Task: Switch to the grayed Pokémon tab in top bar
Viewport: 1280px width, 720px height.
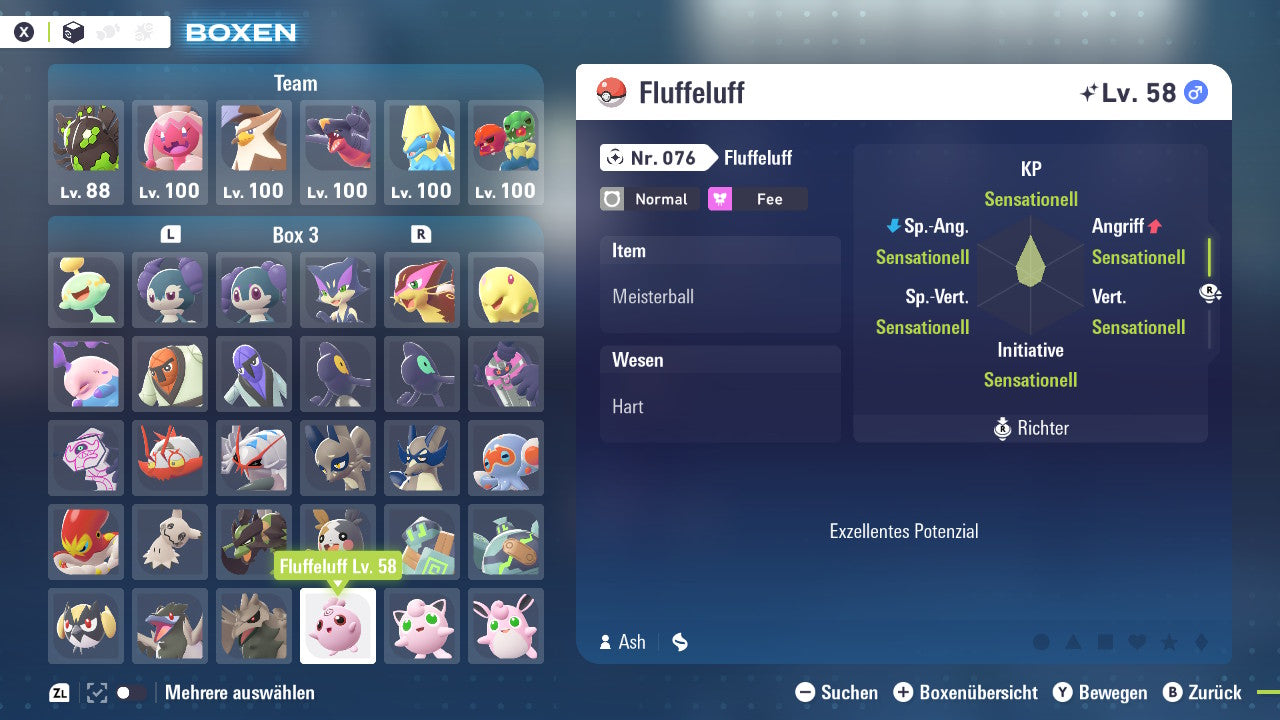Action: click(x=107, y=31)
